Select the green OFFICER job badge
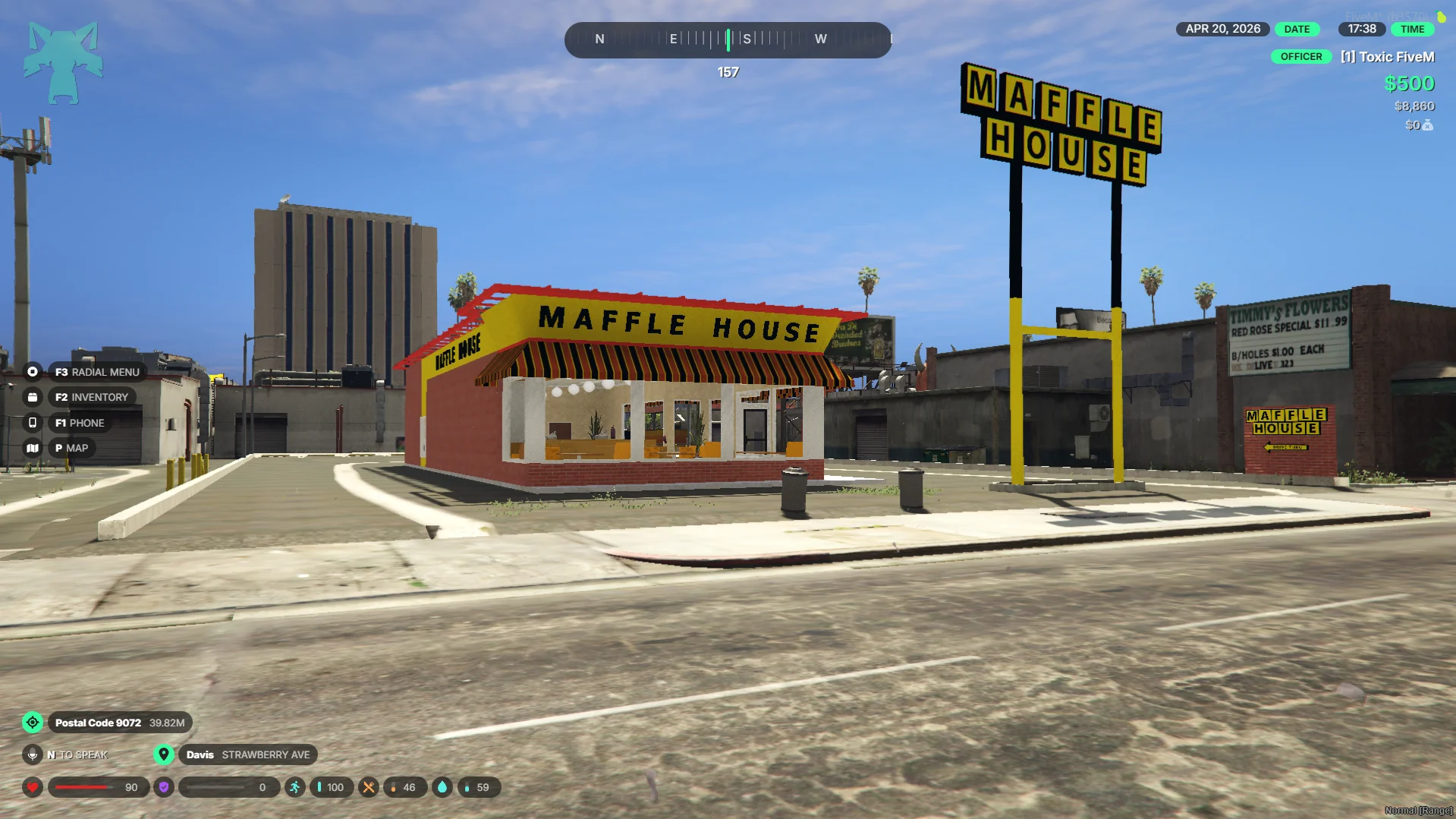This screenshot has height=819, width=1456. (x=1300, y=57)
